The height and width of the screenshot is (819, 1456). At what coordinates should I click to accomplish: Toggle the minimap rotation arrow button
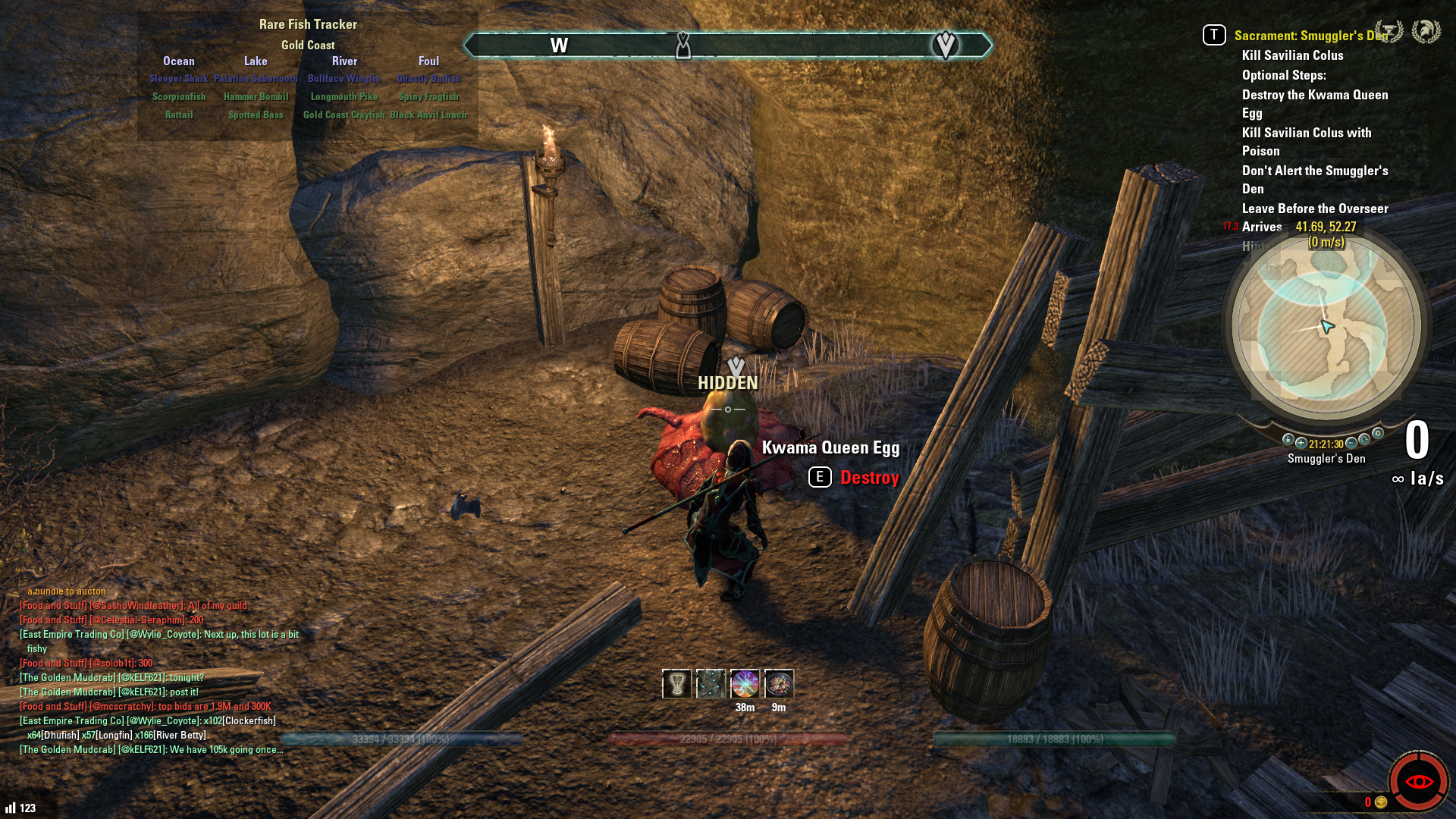pos(1364,440)
